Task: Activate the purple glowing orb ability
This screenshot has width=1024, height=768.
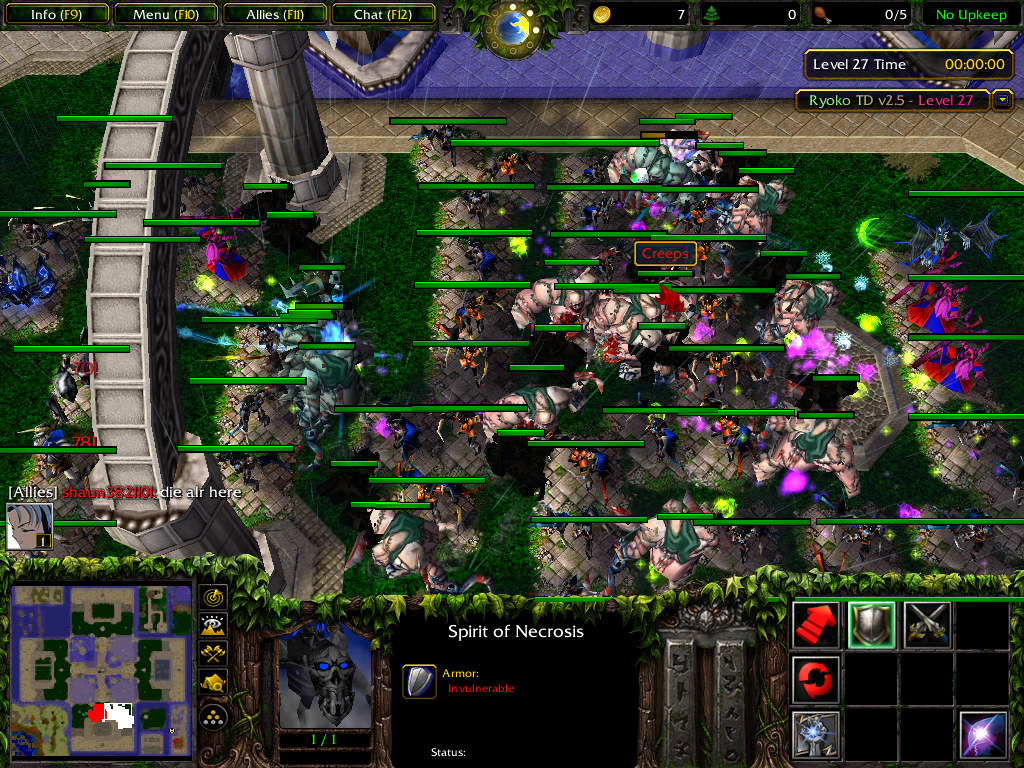Action: click(982, 734)
